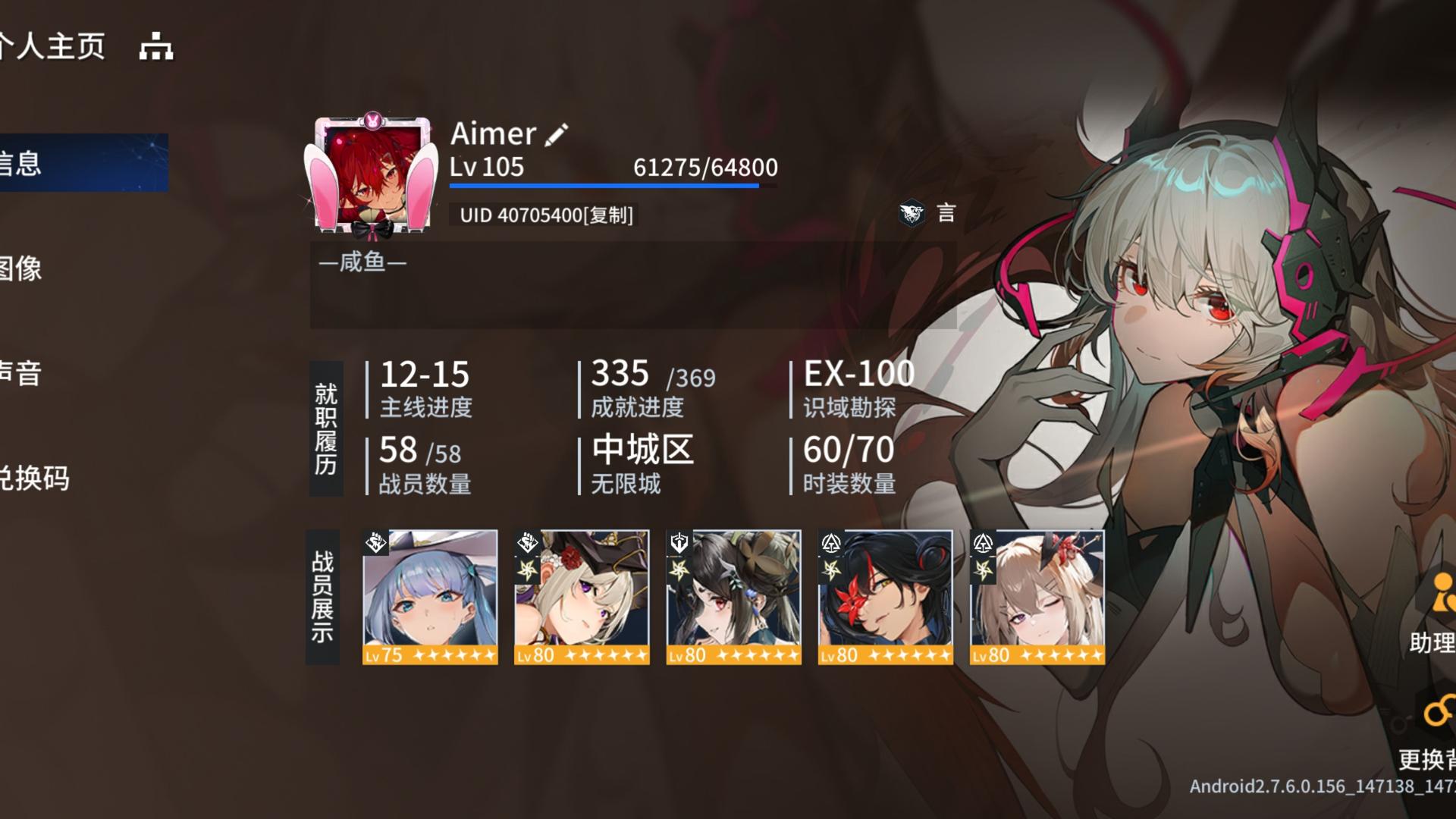The image size is (1456, 819).
Task: Open the 助理 assistant button
Action: (1433, 613)
